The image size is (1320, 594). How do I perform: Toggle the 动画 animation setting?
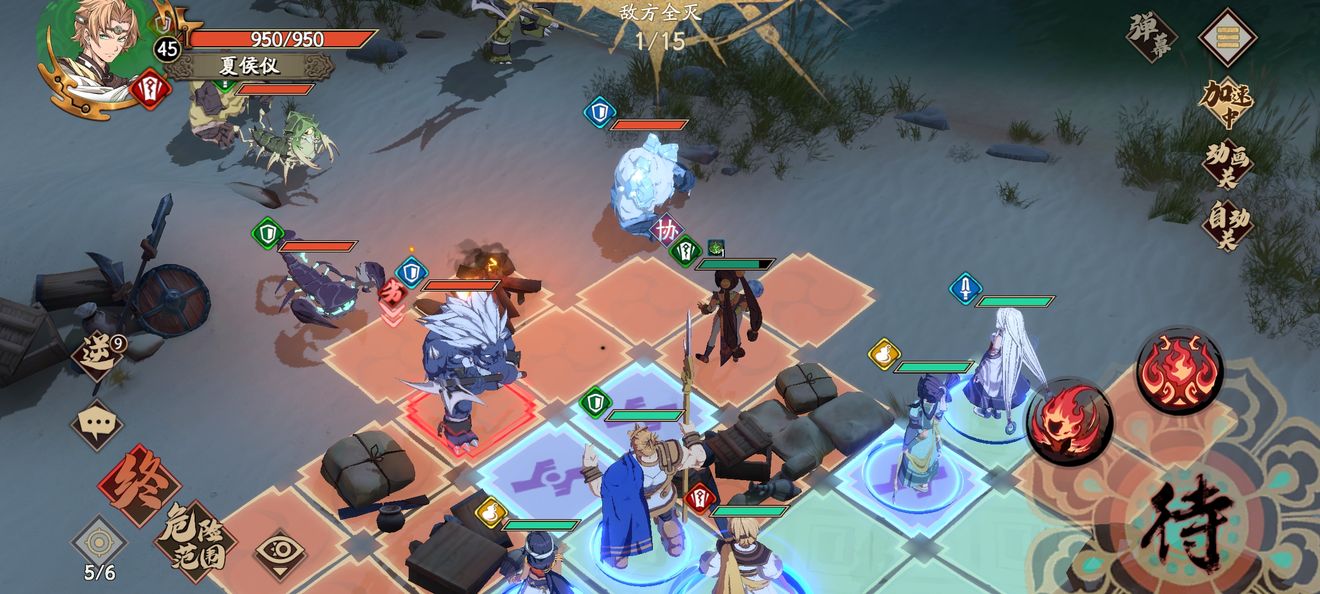coord(1226,163)
